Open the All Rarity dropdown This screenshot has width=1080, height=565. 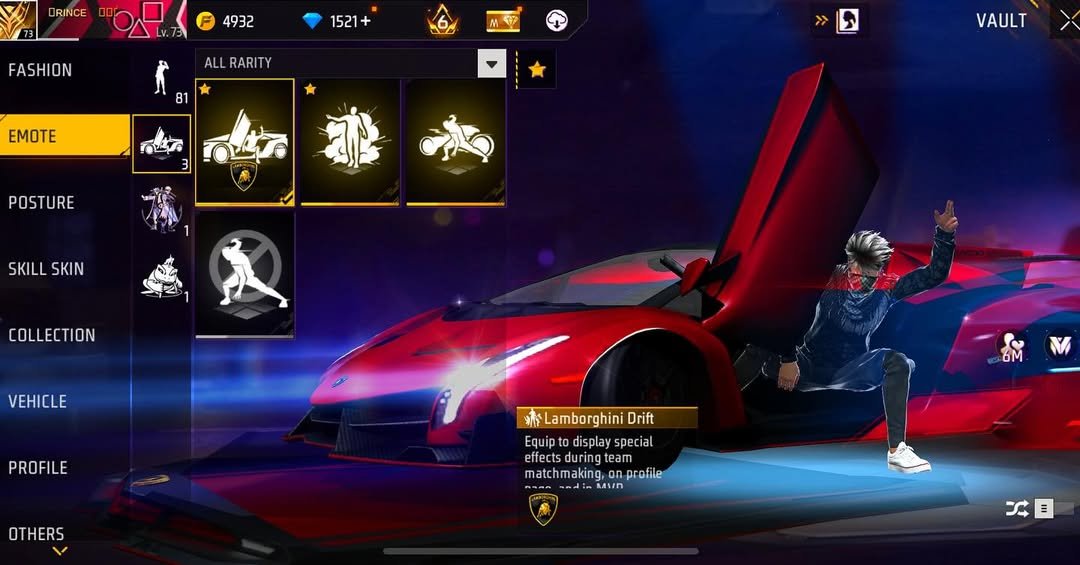(x=491, y=65)
